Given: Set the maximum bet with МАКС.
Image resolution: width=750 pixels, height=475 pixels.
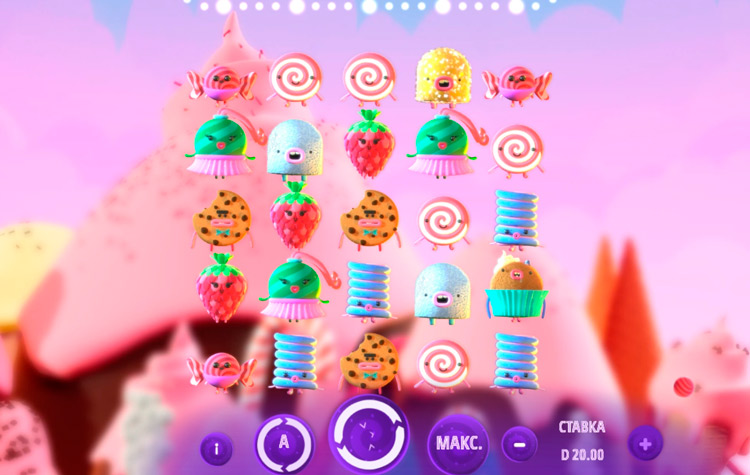Looking at the screenshot, I should click(x=460, y=442).
